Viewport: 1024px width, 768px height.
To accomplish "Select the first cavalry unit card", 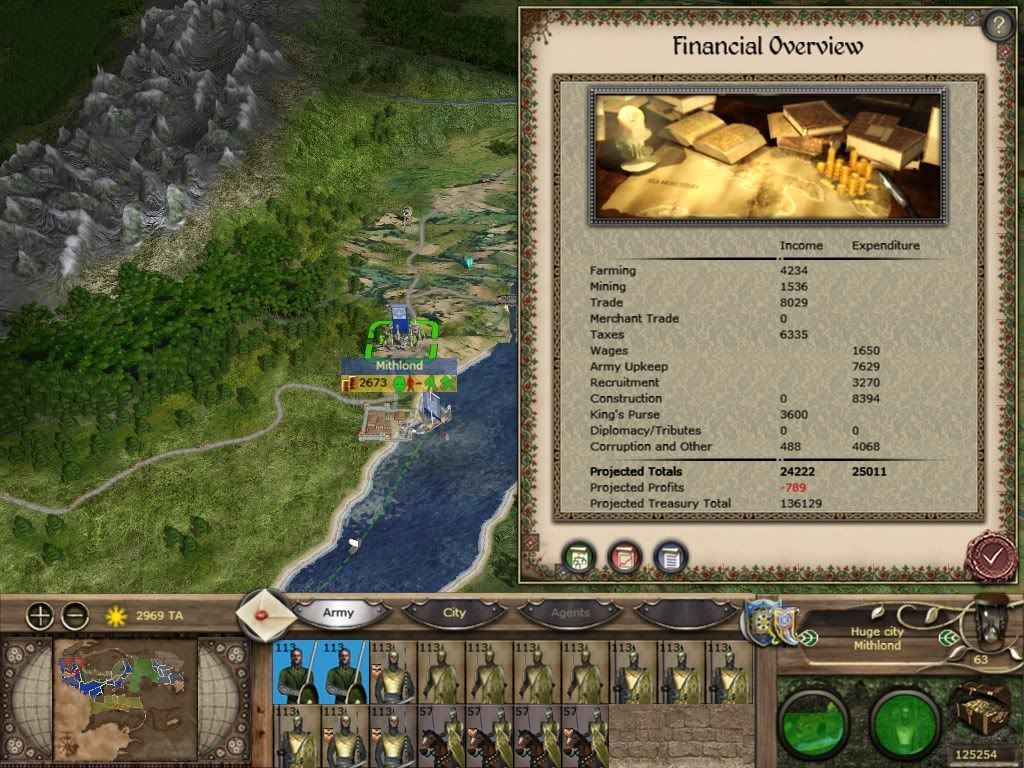I will 442,737.
